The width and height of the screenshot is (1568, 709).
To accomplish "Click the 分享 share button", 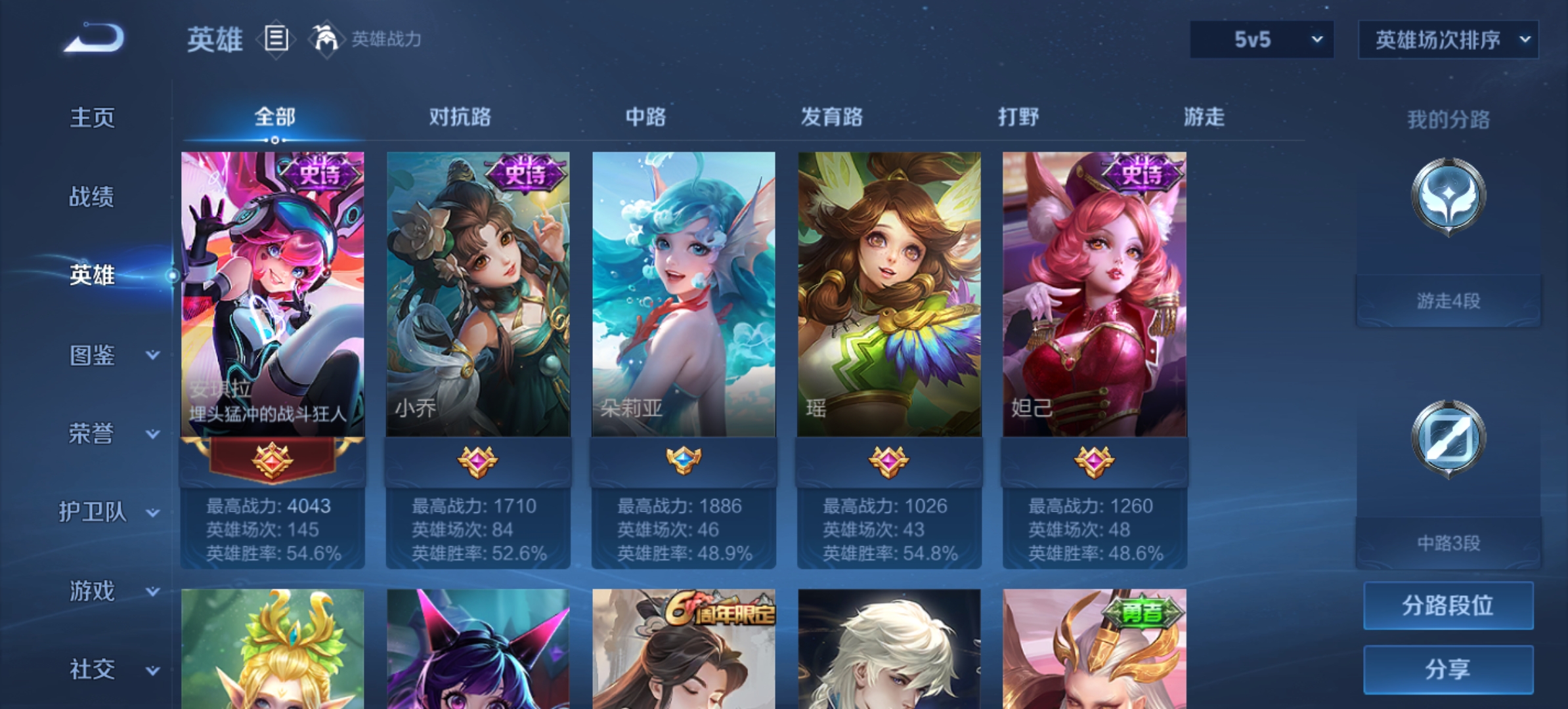I will click(x=1448, y=669).
